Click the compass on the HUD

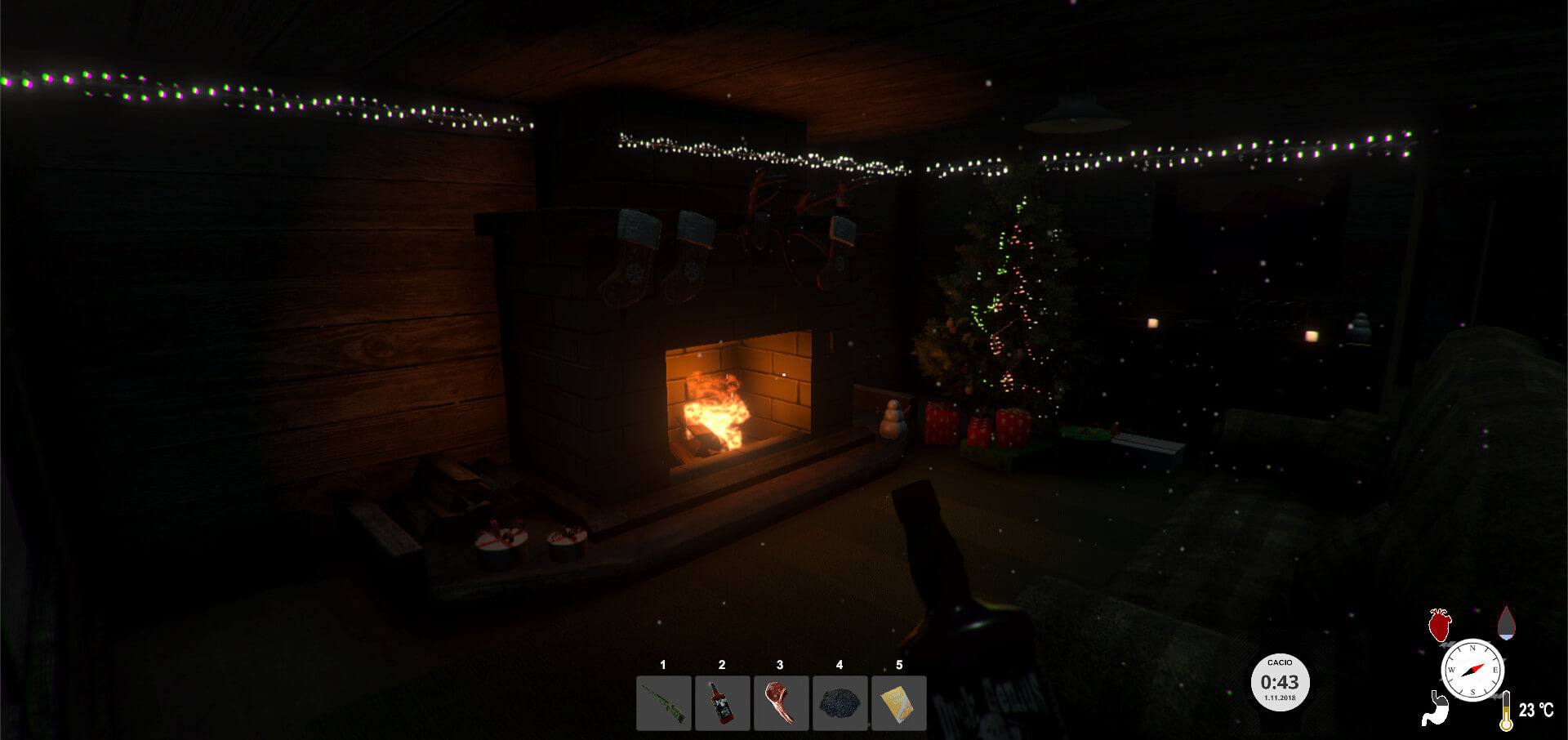point(1472,670)
